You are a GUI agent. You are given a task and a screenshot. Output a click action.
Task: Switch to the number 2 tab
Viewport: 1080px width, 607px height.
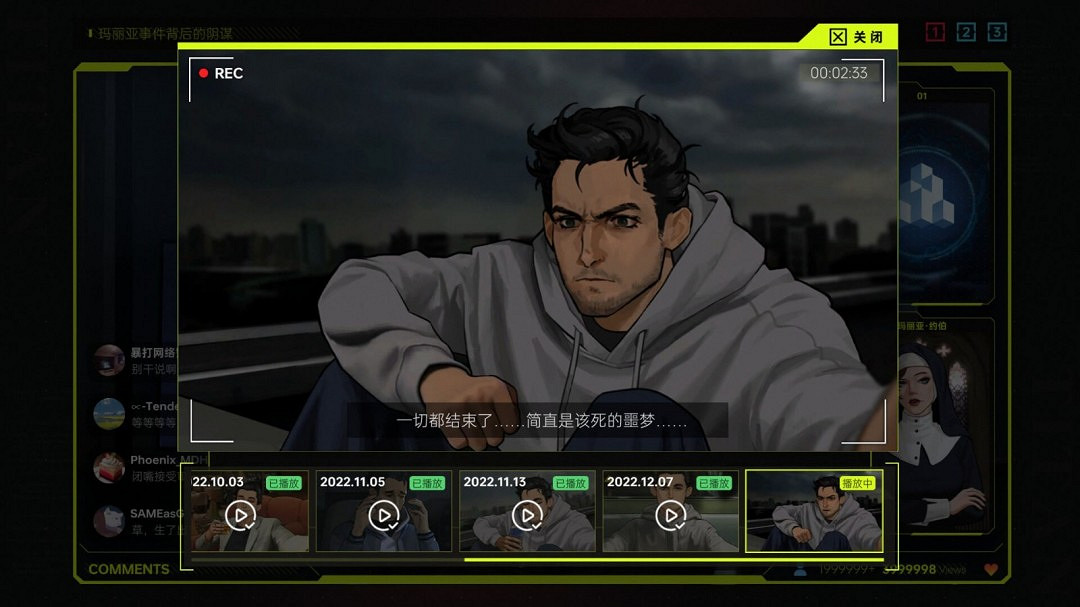966,33
